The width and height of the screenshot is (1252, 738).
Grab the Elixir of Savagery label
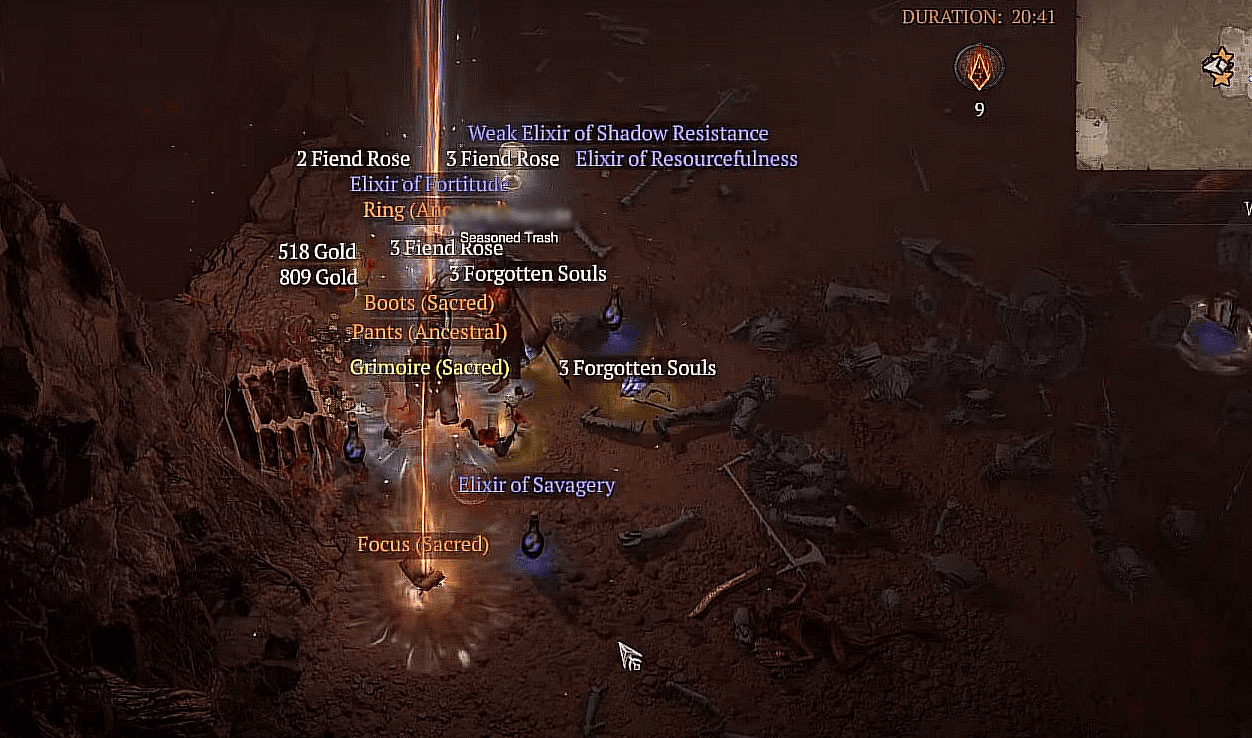coord(536,485)
